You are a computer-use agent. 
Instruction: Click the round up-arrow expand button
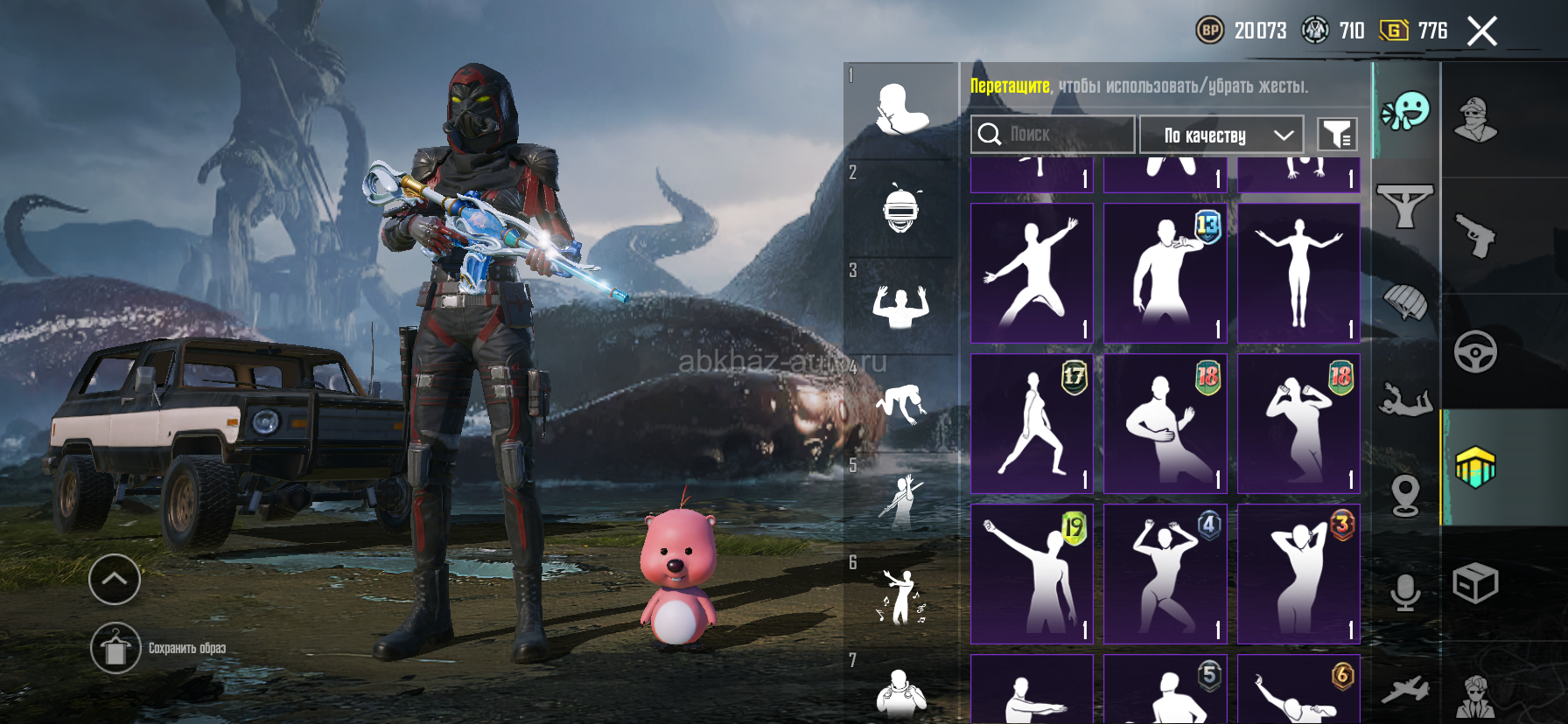115,579
